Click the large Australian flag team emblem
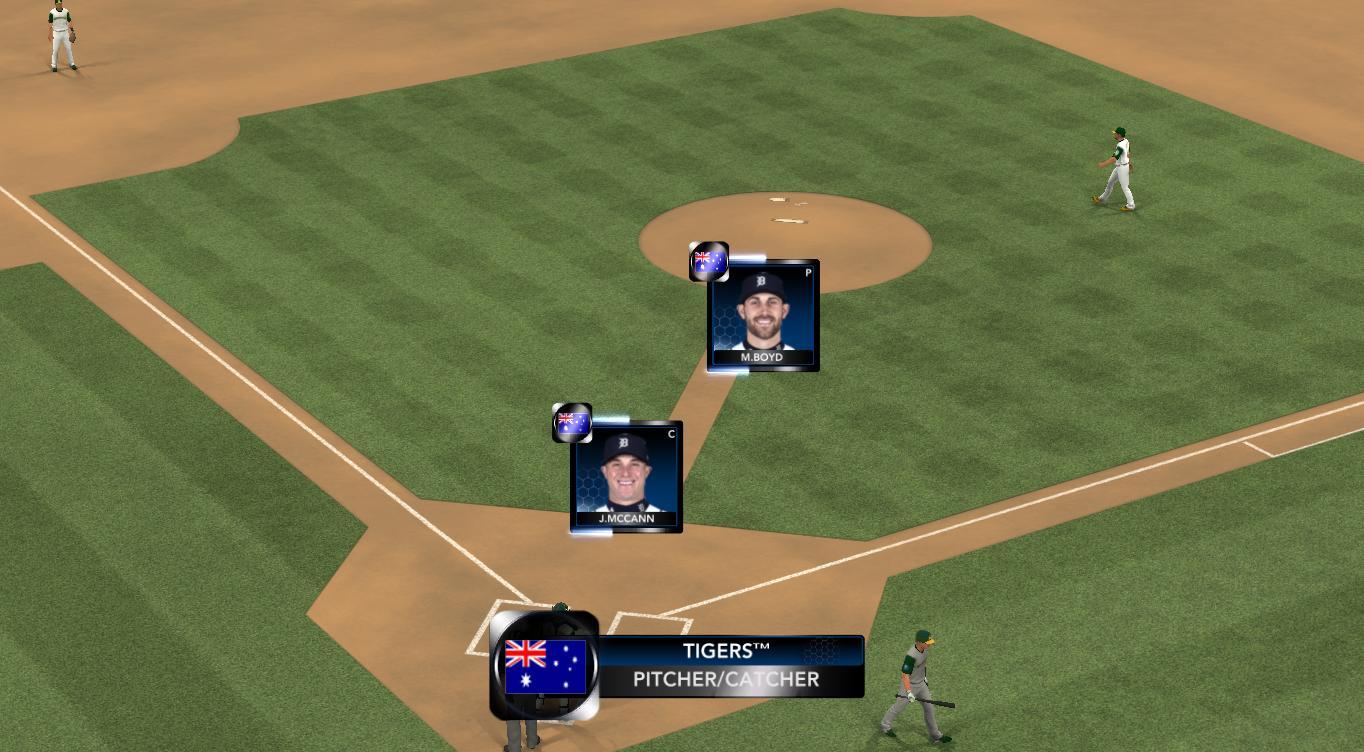Viewport: 1364px width, 752px height. [545, 666]
